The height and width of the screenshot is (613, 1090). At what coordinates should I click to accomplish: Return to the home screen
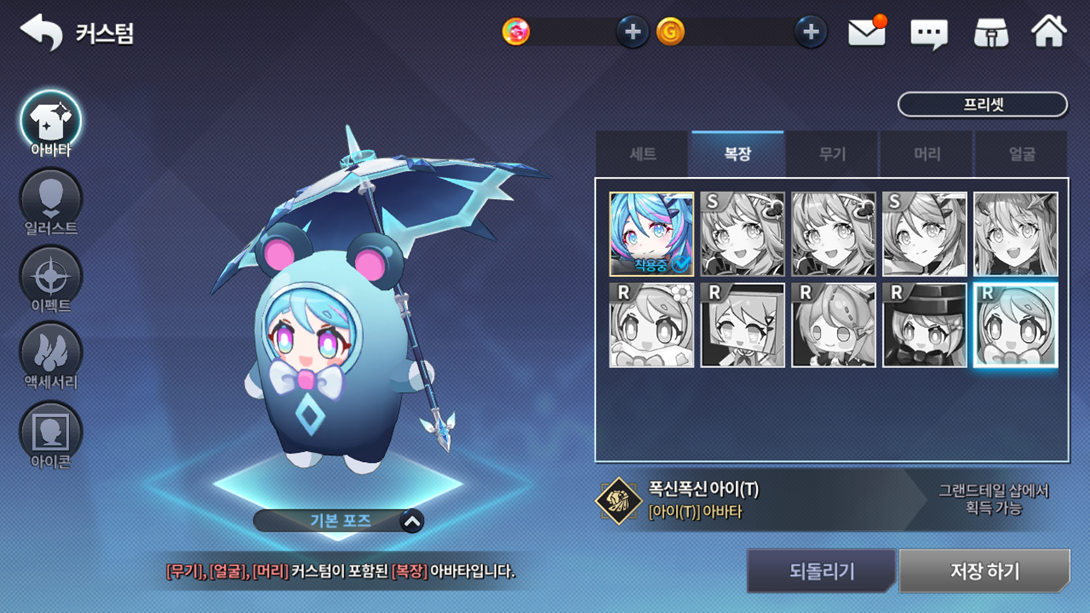tap(1049, 32)
